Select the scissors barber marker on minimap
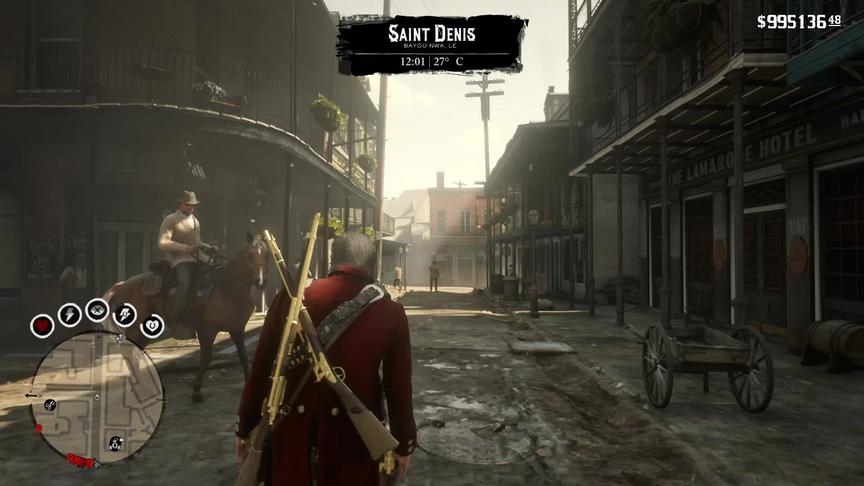 pos(50,404)
